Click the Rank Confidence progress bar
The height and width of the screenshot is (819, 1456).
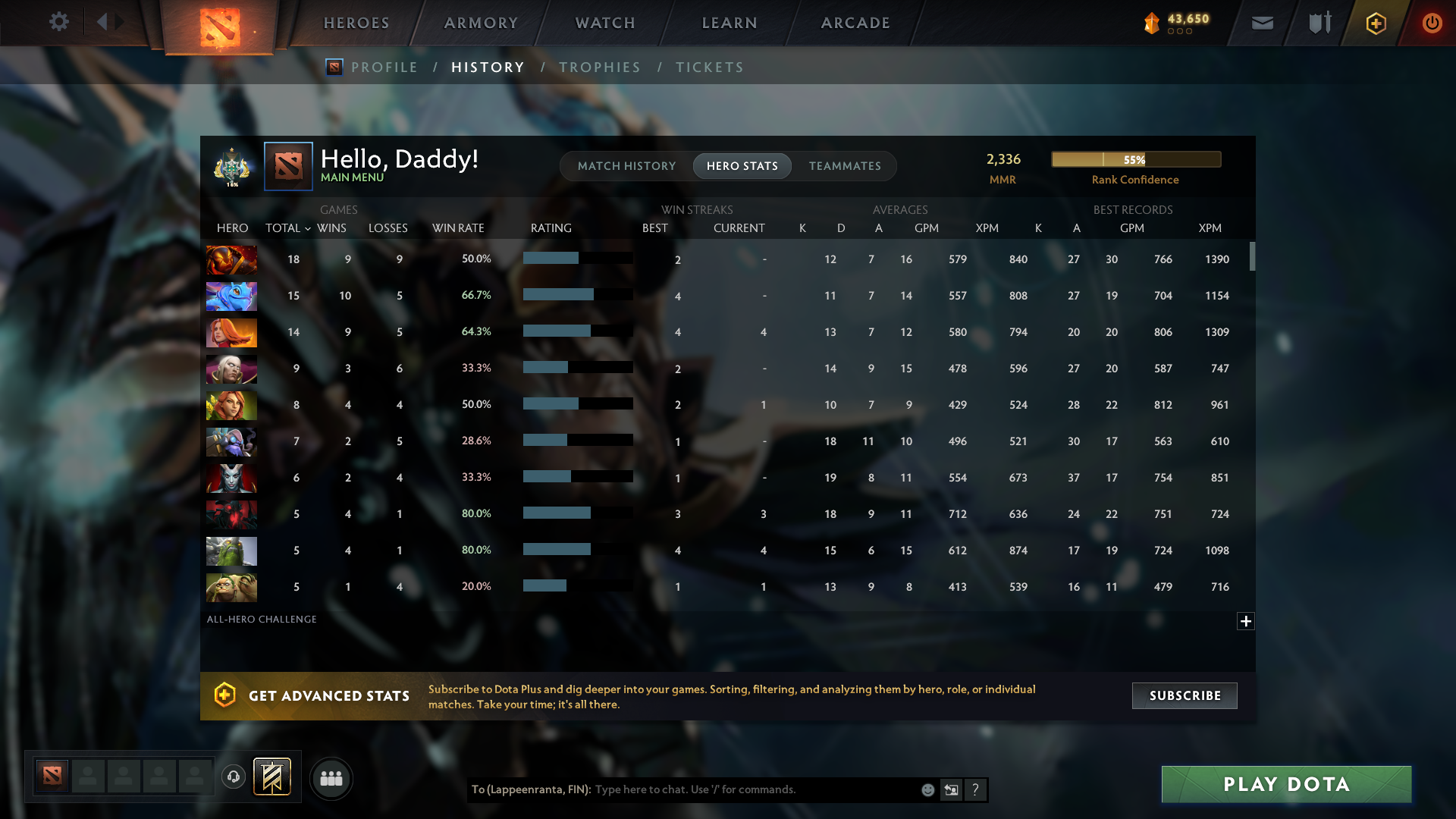(x=1135, y=159)
